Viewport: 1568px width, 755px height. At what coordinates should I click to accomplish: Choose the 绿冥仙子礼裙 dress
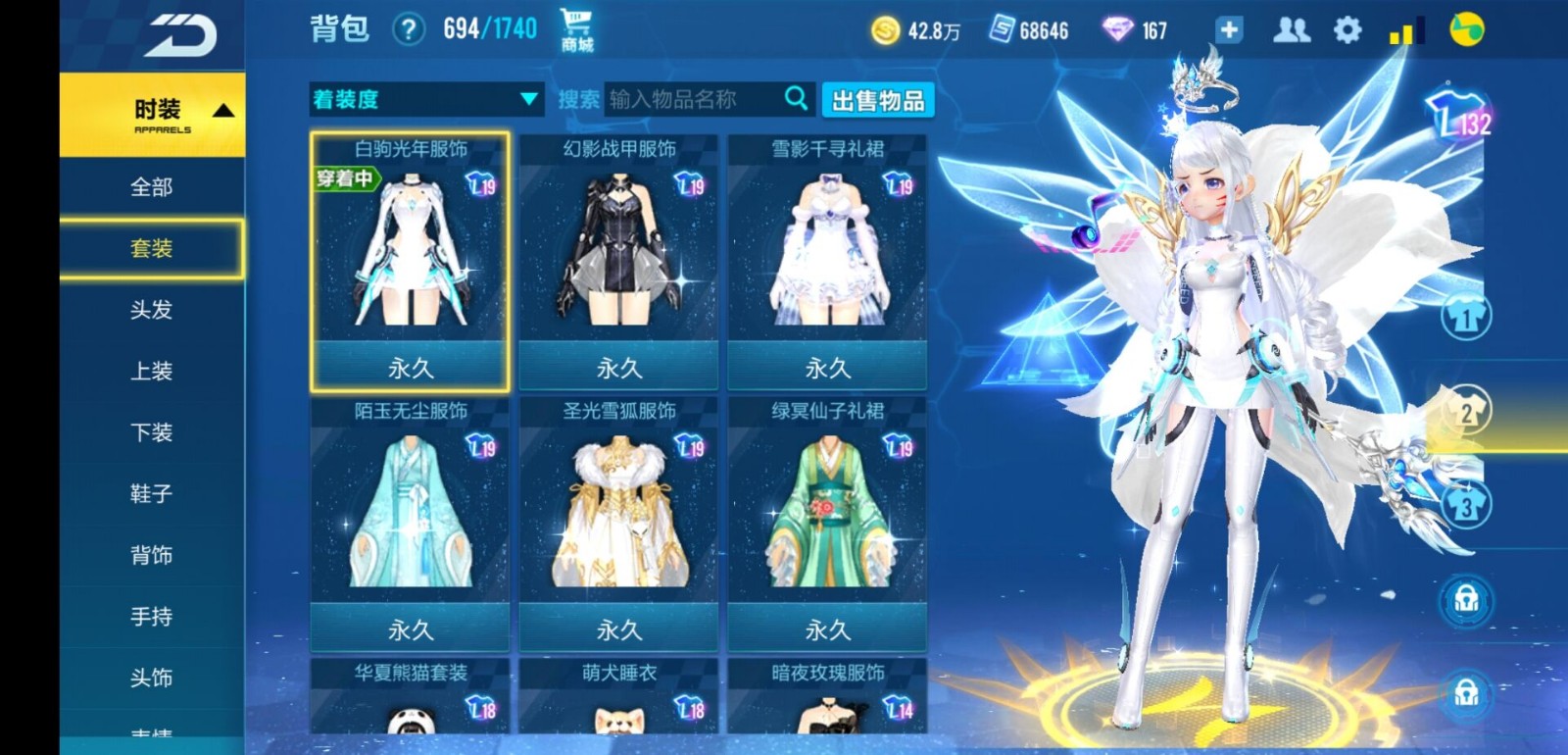pos(827,522)
